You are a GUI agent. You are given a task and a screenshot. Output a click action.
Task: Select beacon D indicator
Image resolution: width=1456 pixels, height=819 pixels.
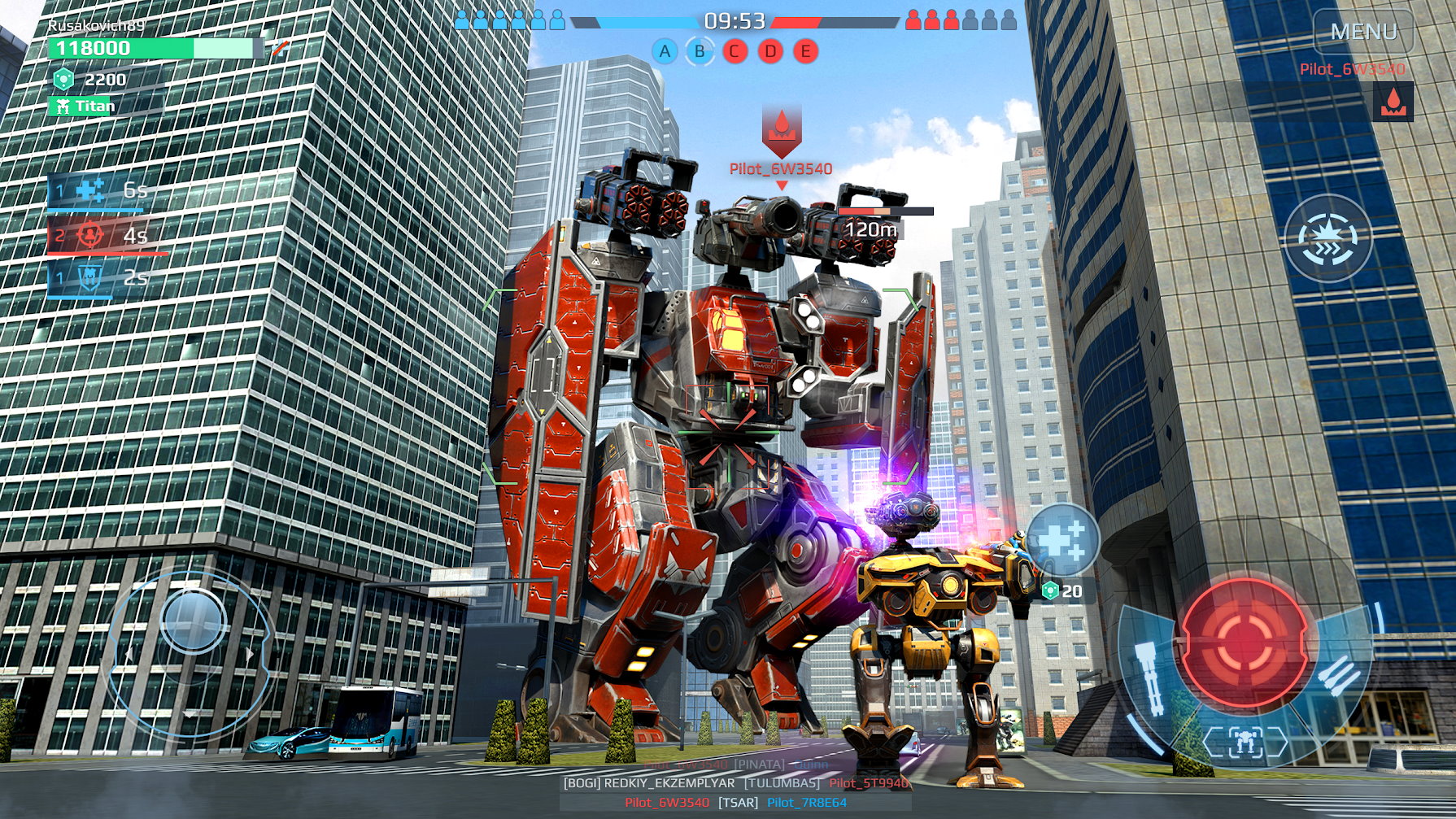(770, 52)
